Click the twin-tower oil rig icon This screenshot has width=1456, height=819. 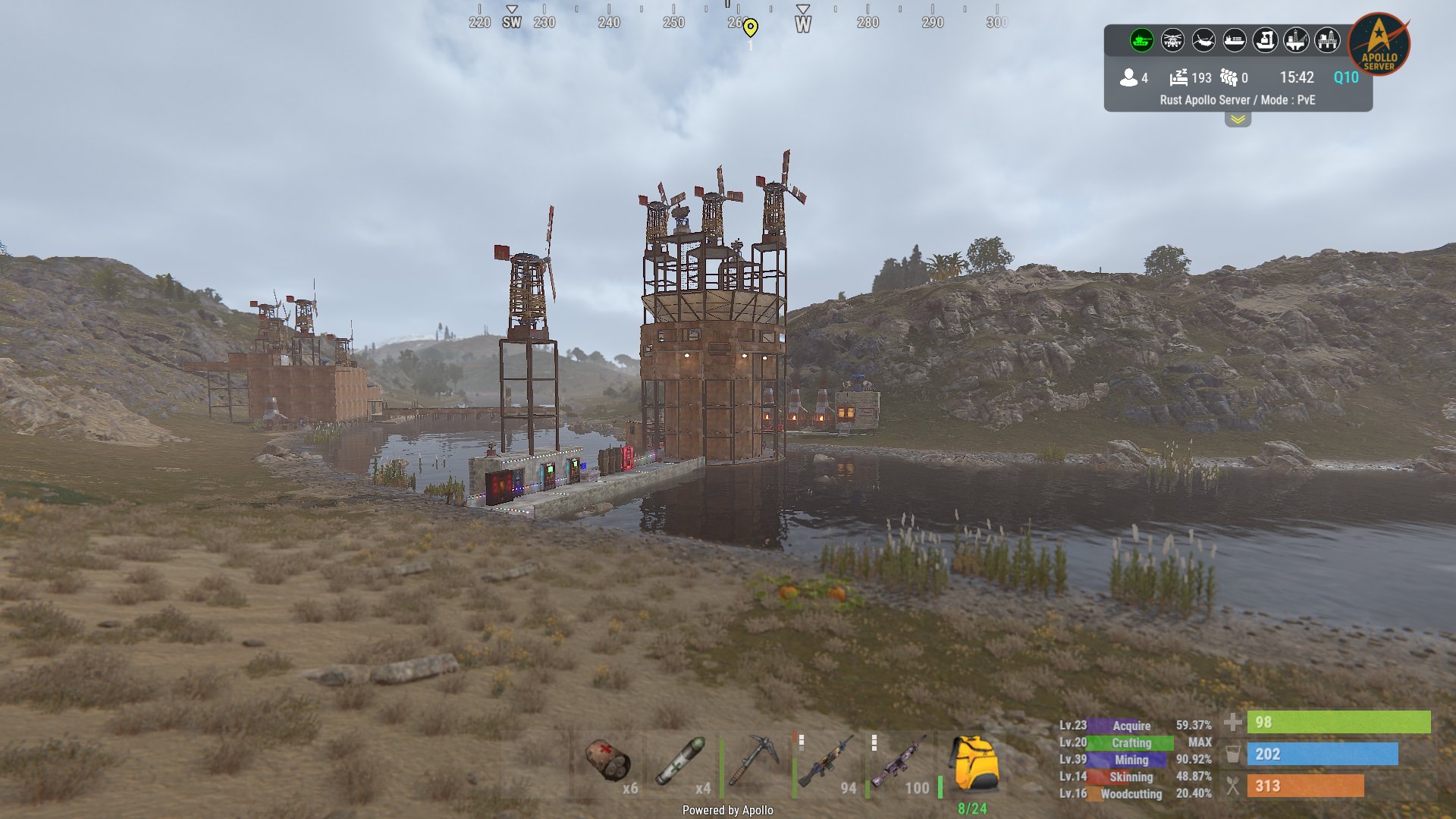point(1327,40)
